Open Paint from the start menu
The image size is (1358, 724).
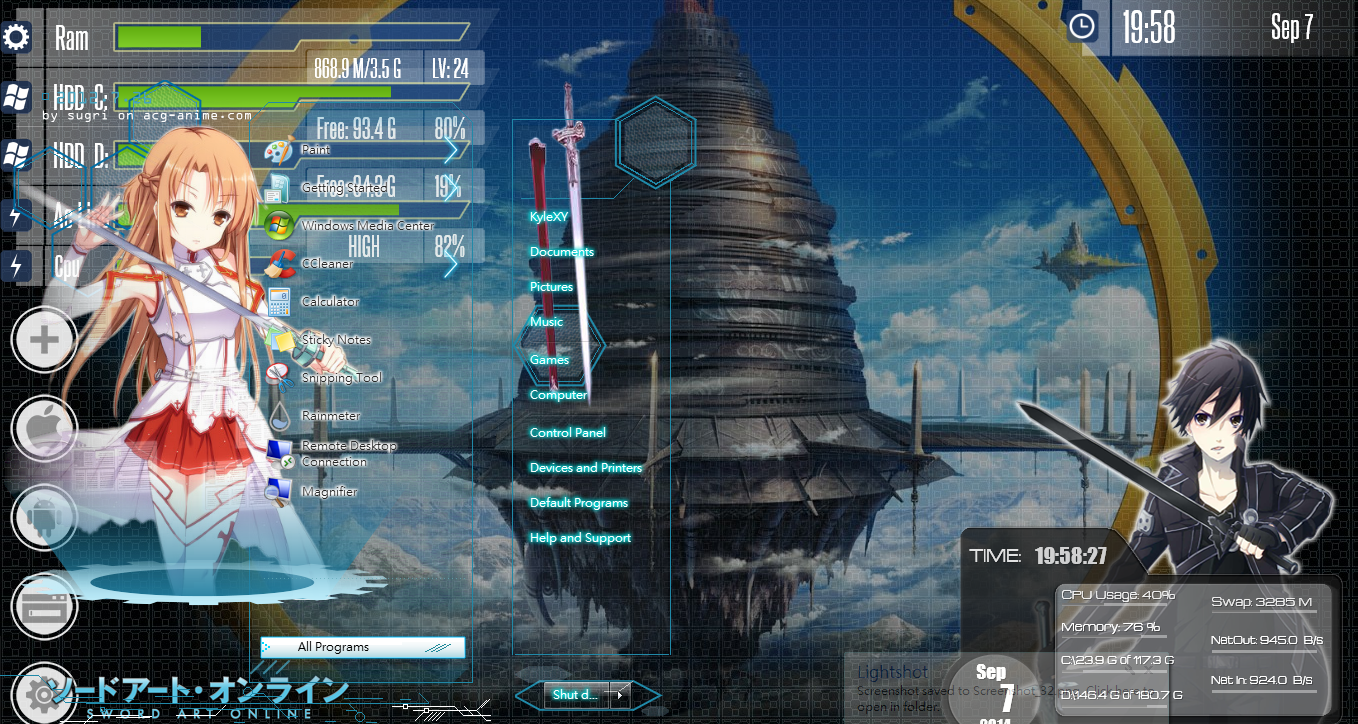click(x=314, y=150)
